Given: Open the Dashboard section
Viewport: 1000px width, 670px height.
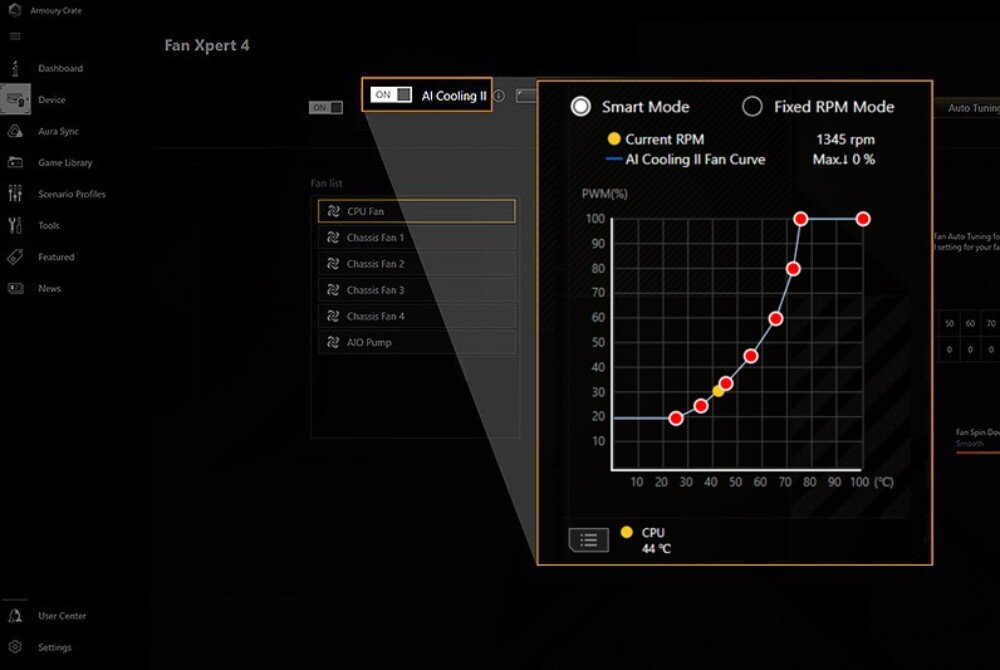Looking at the screenshot, I should (59, 68).
